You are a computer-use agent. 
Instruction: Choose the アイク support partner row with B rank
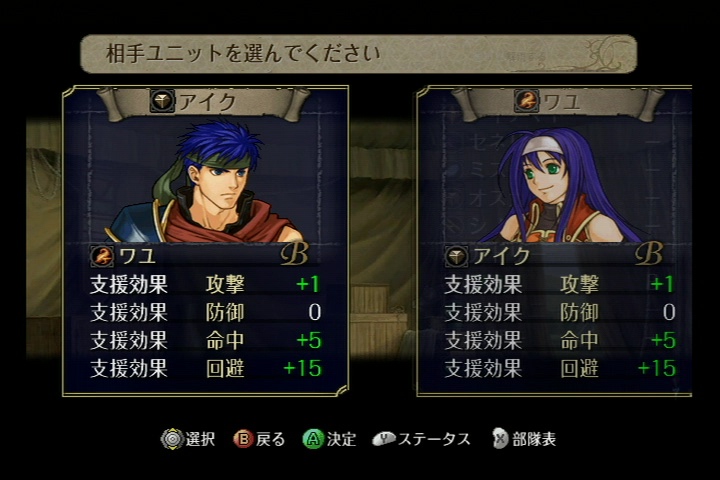coord(556,255)
